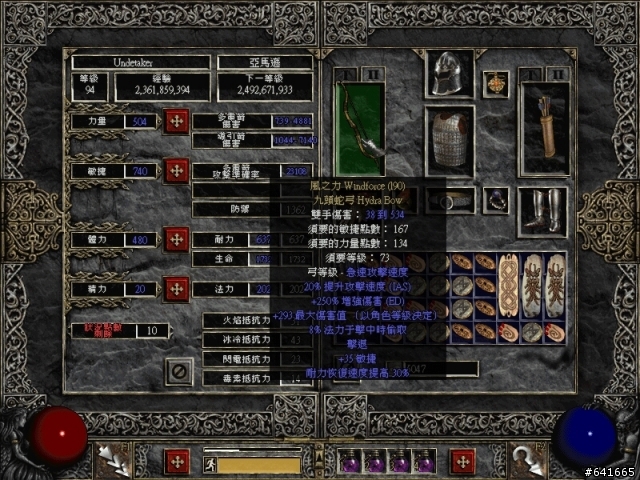Add a point to Vitality (體力)
This screenshot has height=480, width=640.
[177, 240]
